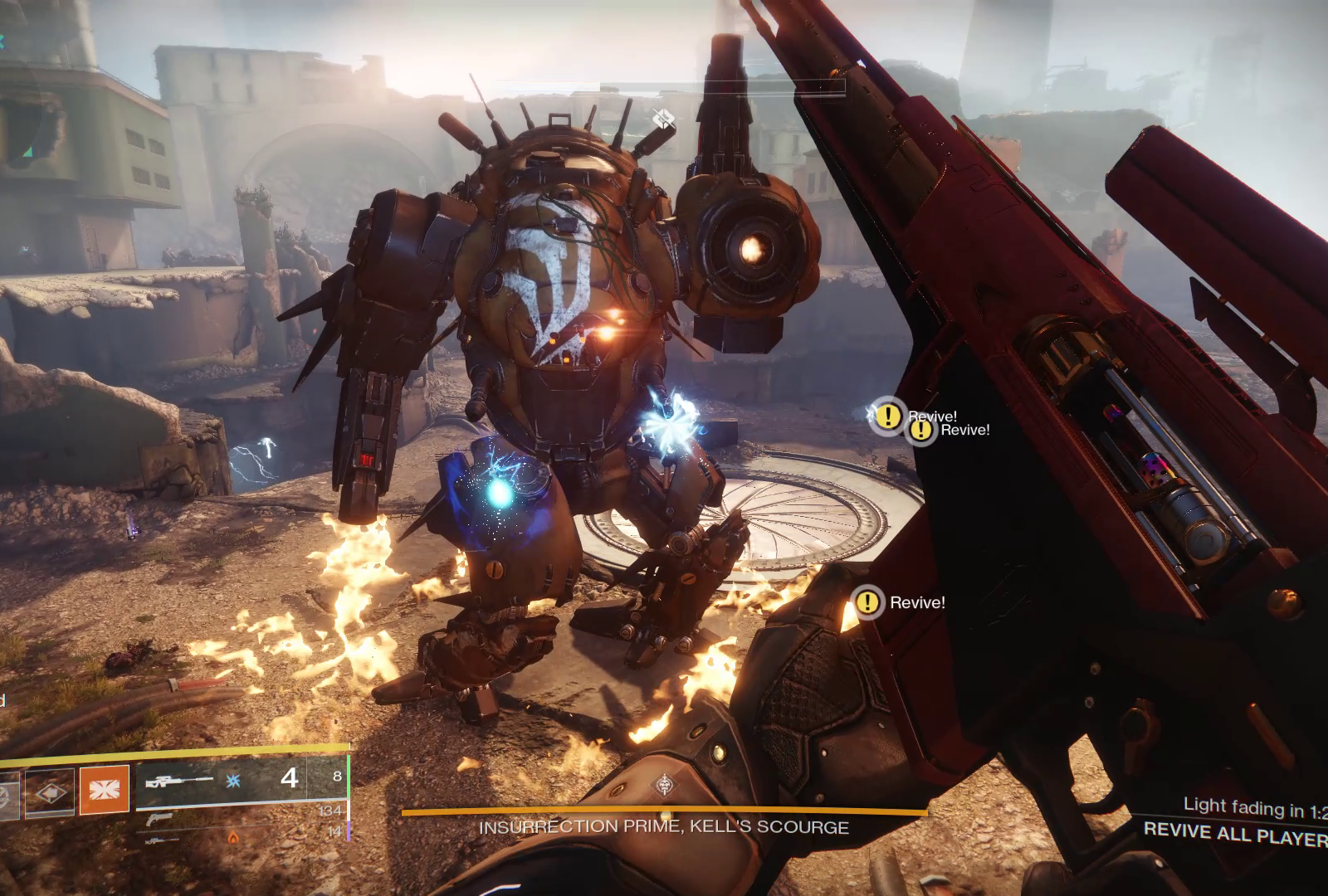Click the lowest yellow Revive marker

point(868,602)
